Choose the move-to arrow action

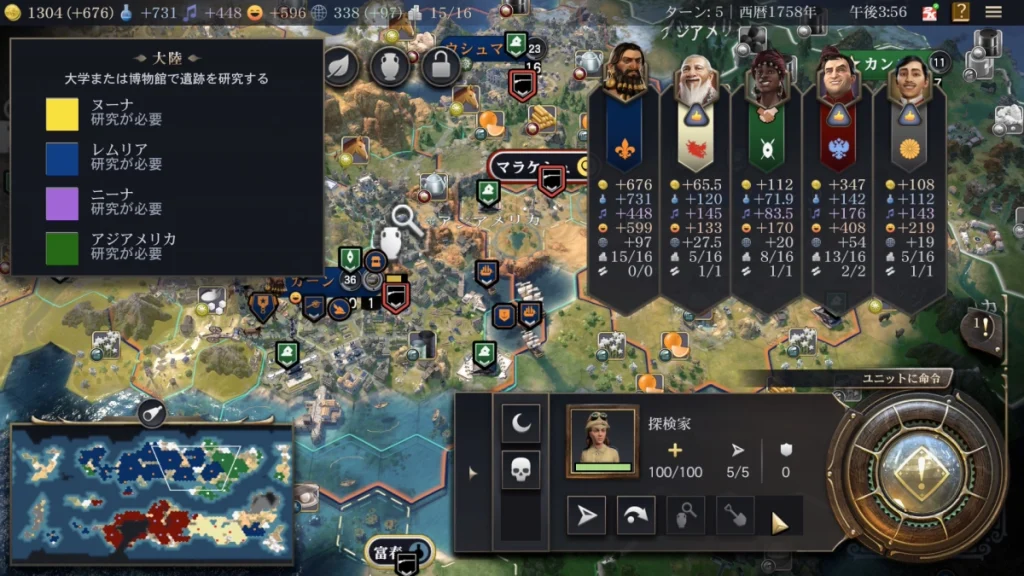tap(587, 515)
